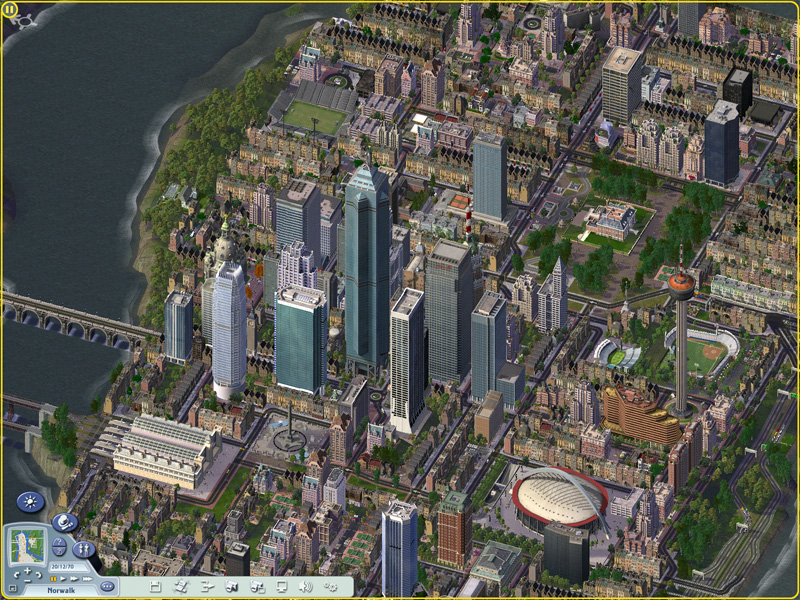800x600 pixels.
Task: Open display settings monitor icon
Action: [282, 586]
